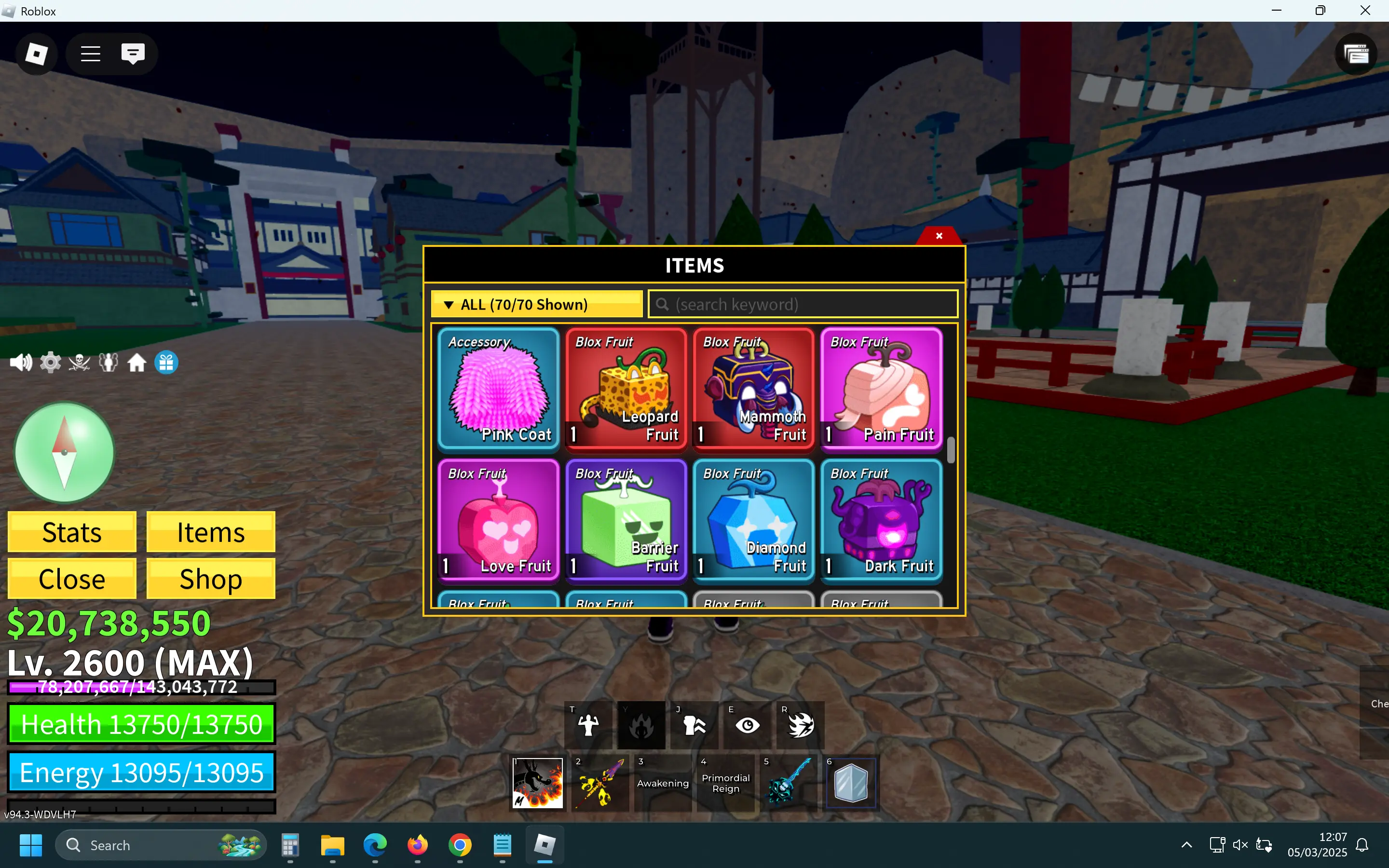Toggle the flame aura ability (Y)
Viewport: 1389px width, 868px height.
click(641, 724)
